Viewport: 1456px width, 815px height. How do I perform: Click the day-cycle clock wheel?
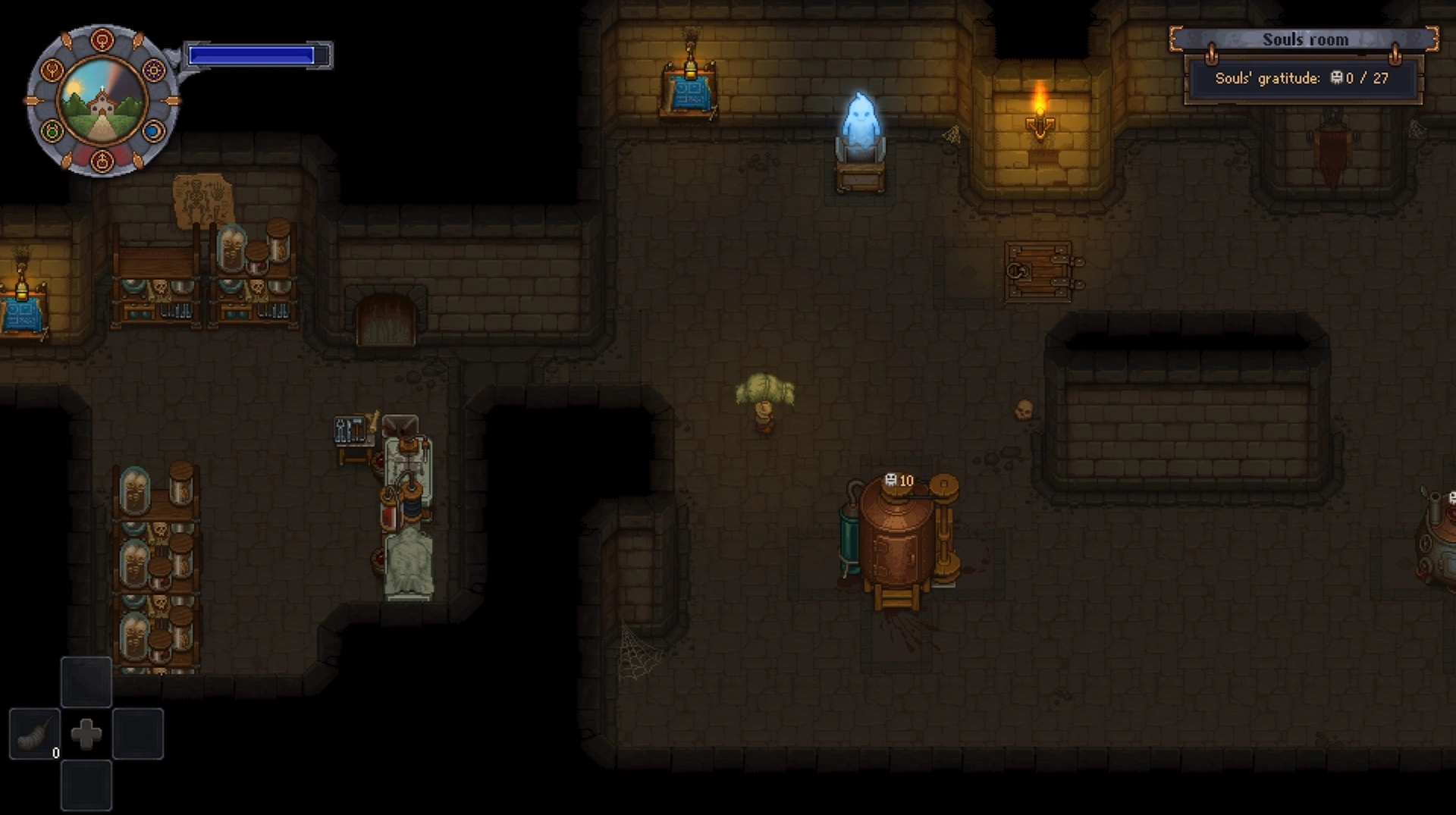102,101
